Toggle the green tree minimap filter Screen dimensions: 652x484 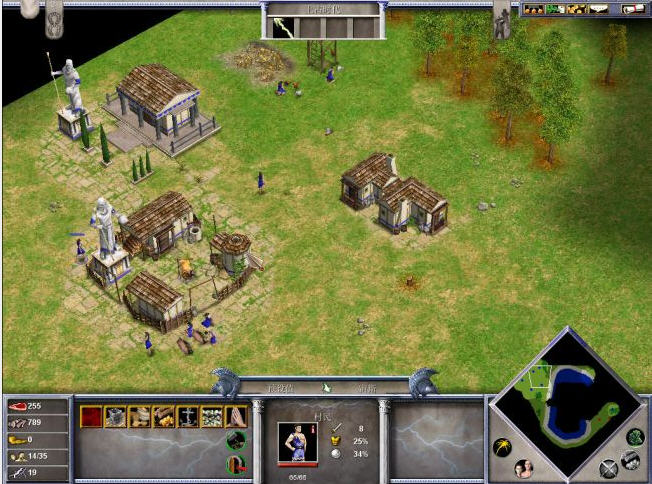[x=635, y=437]
